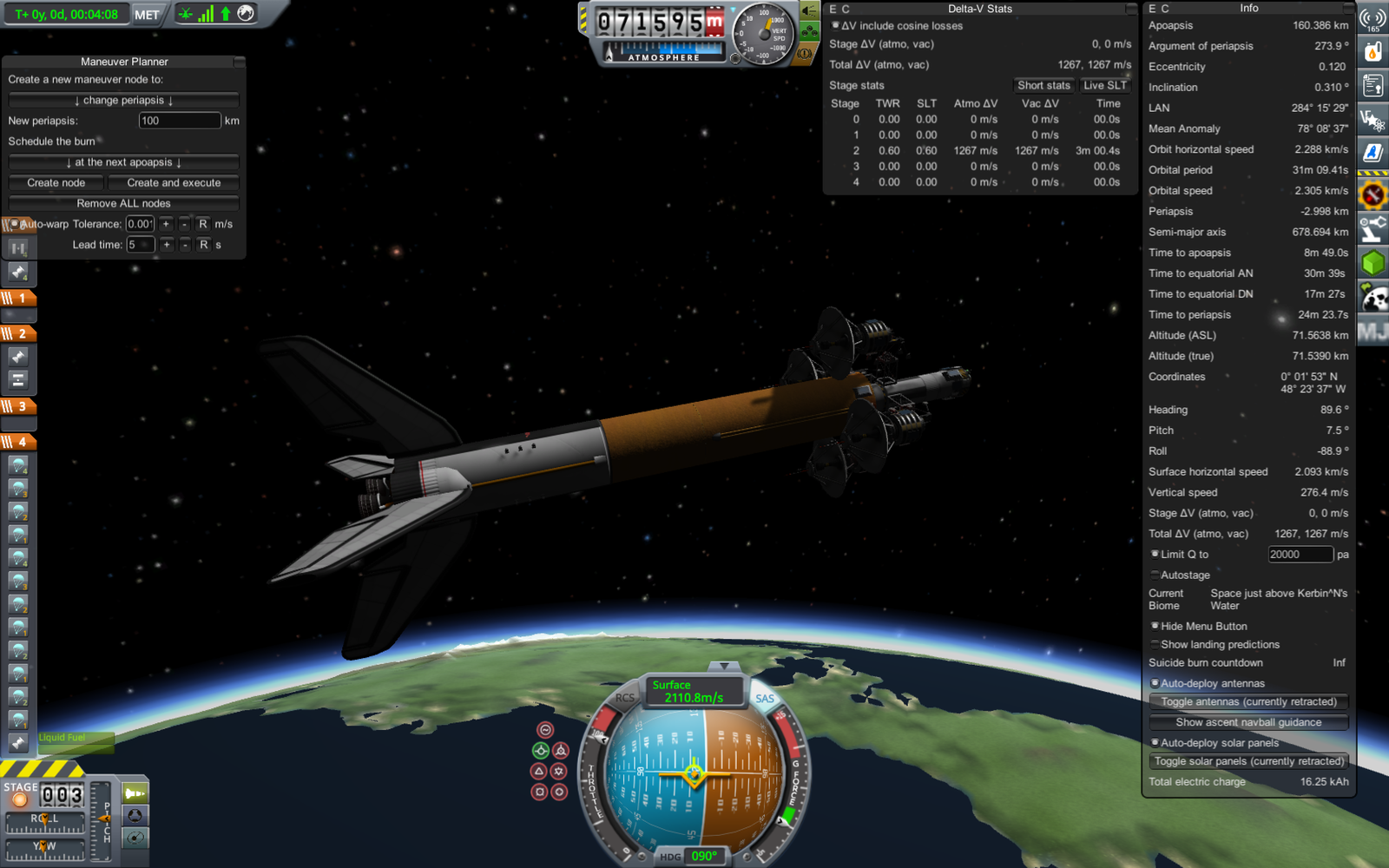1389x868 pixels.
Task: Open the MechJeb MJ toolbar button
Action: click(1373, 332)
